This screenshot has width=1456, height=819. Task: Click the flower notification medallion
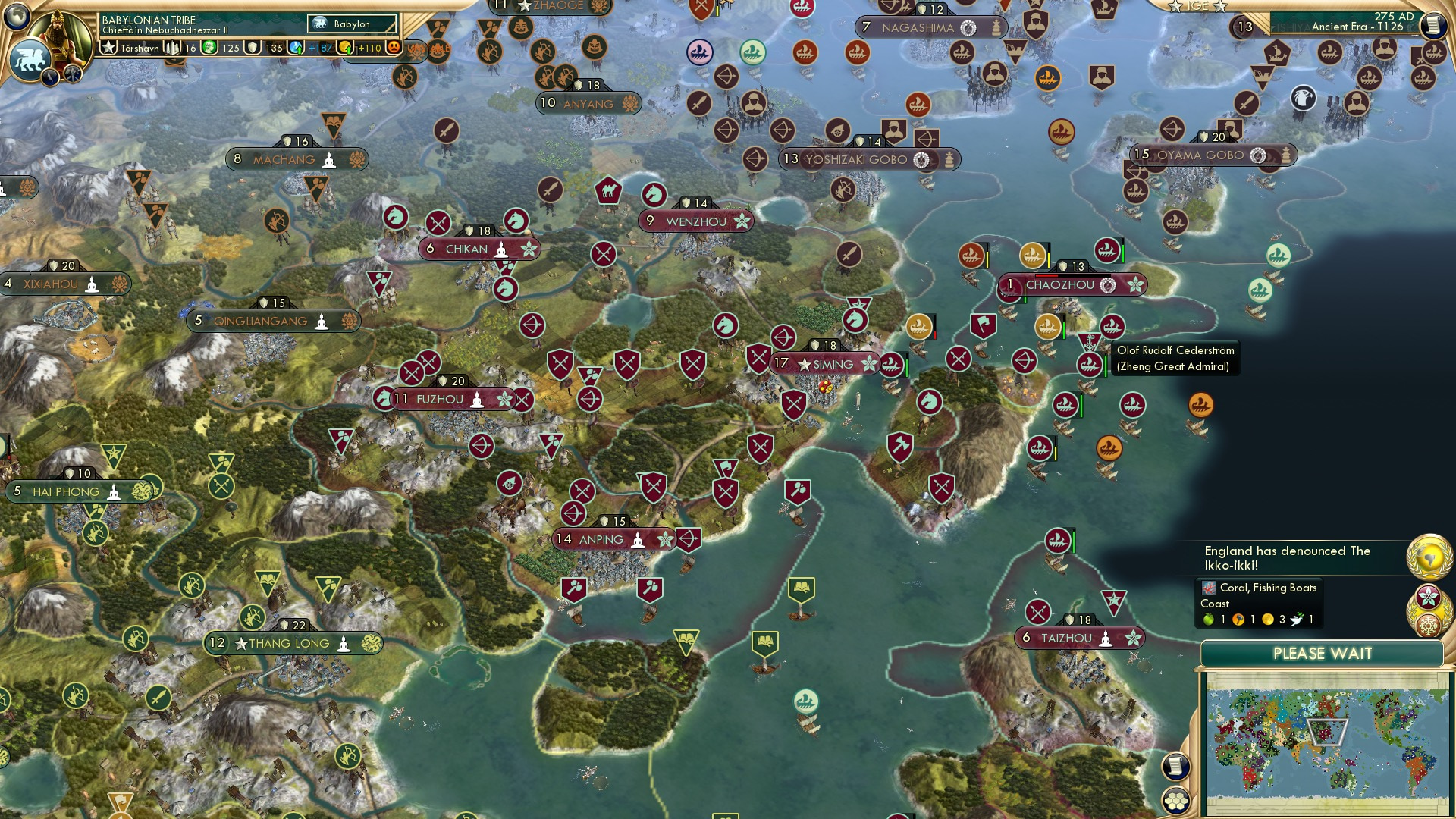click(x=1427, y=598)
